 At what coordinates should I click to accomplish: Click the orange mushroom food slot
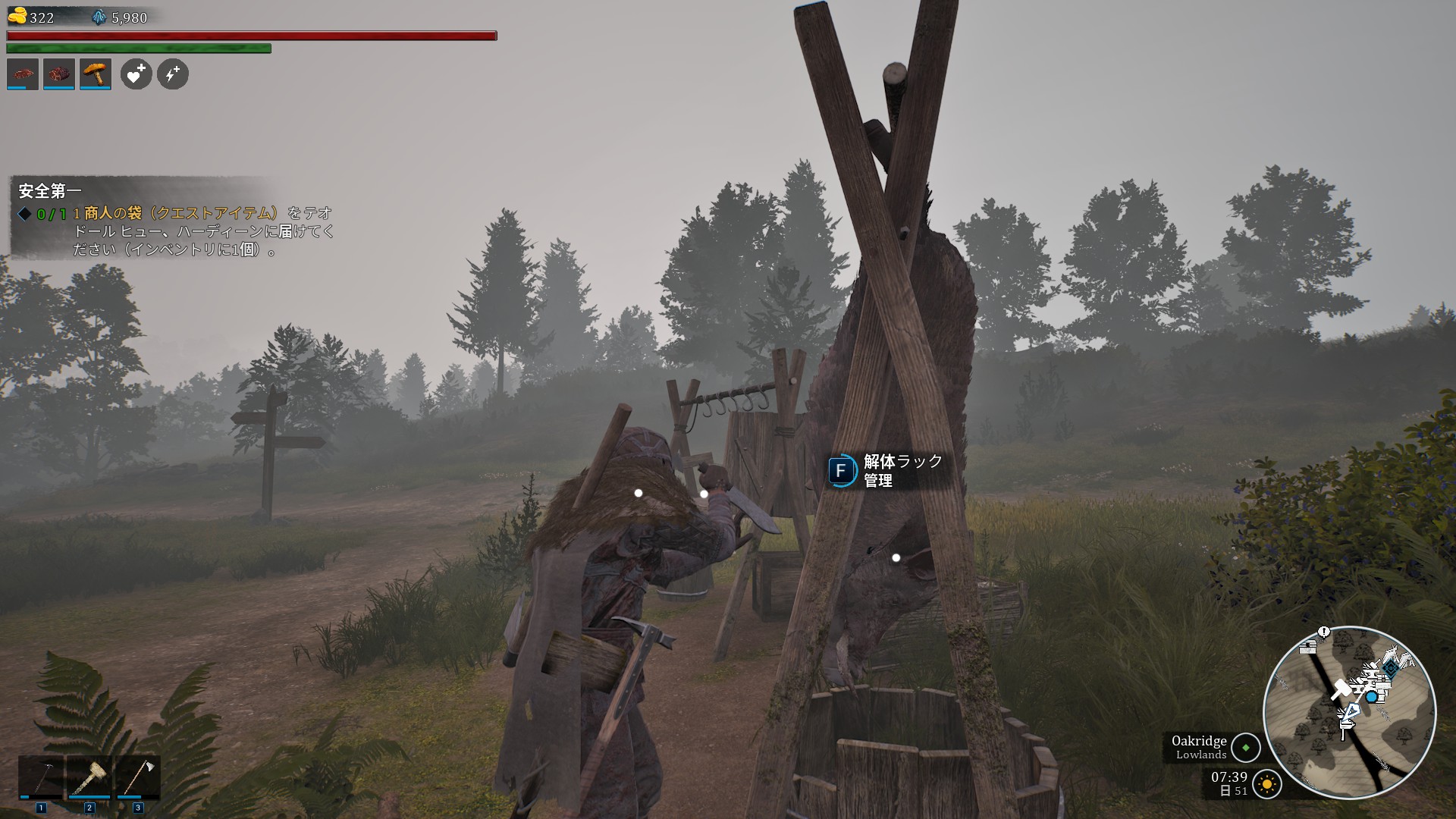click(x=96, y=74)
